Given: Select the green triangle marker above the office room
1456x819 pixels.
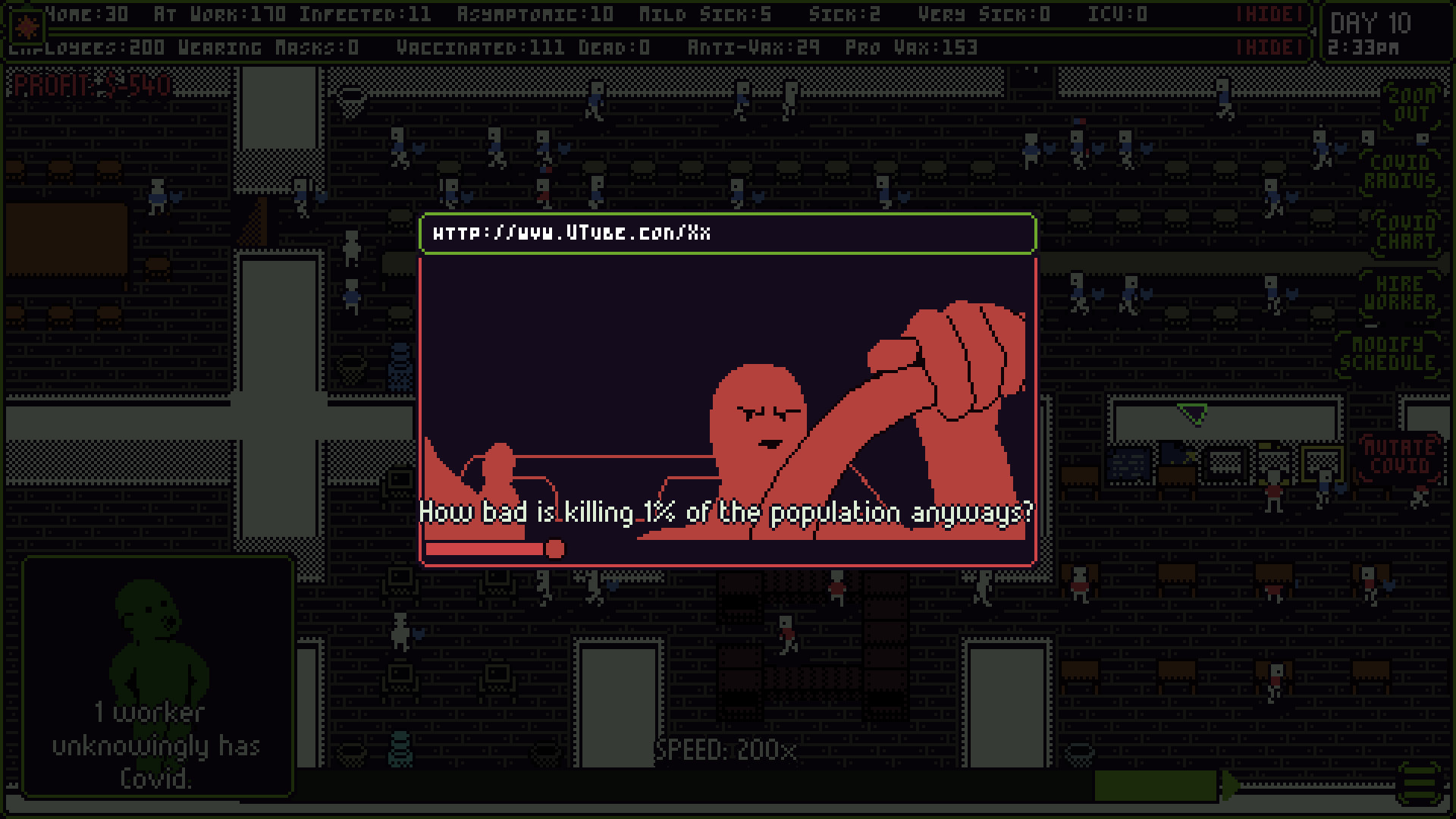Looking at the screenshot, I should (1191, 414).
